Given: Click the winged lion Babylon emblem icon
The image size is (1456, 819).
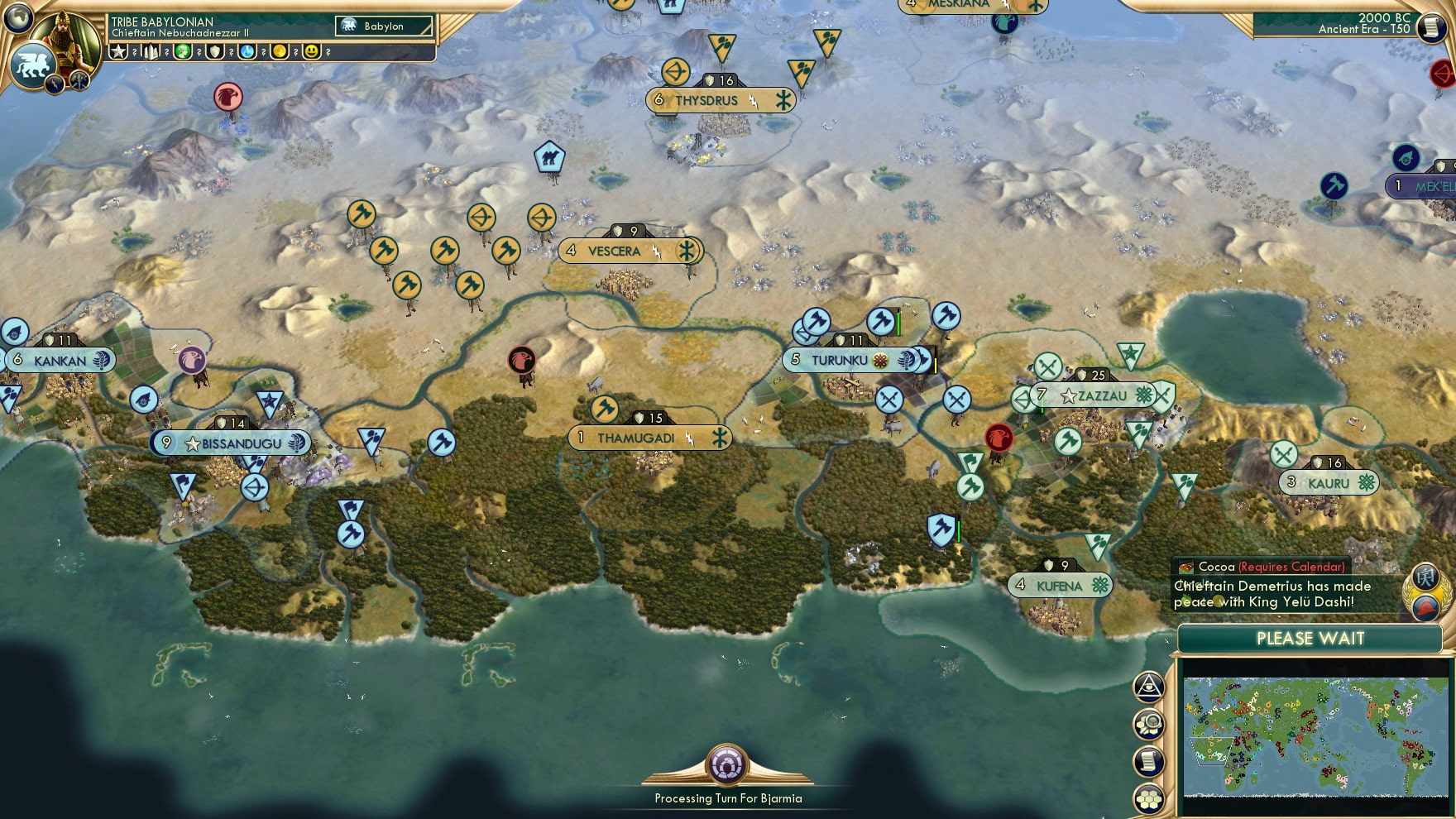Looking at the screenshot, I should 31,66.
